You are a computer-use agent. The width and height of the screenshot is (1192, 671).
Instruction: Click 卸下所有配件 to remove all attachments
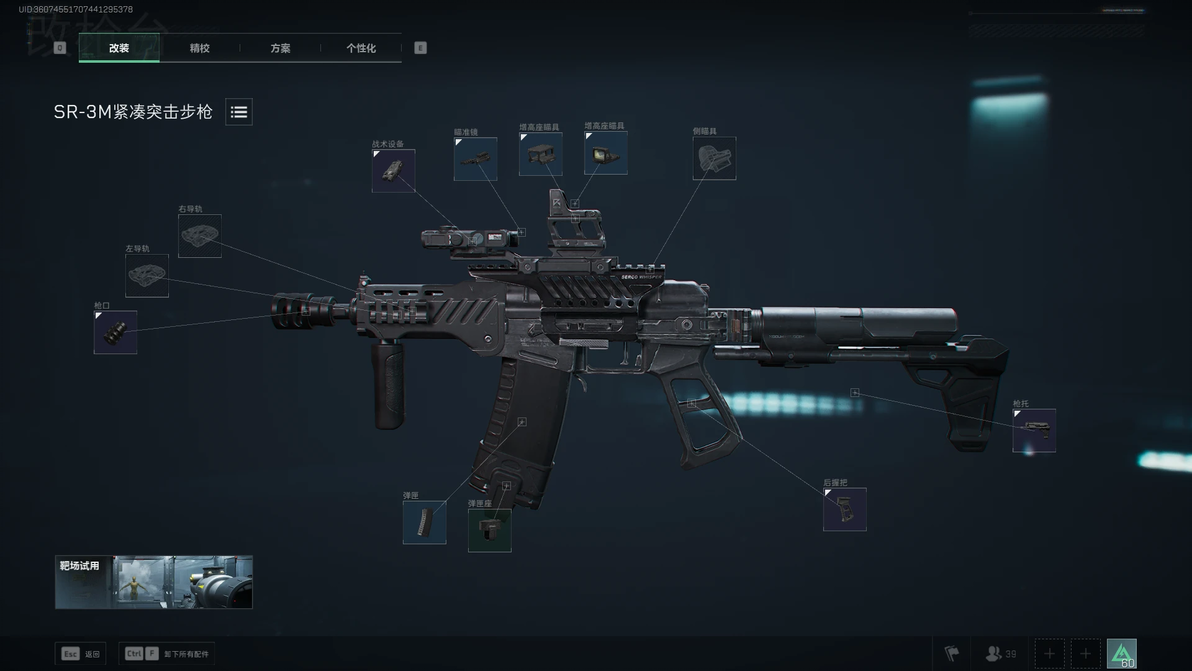pos(167,654)
